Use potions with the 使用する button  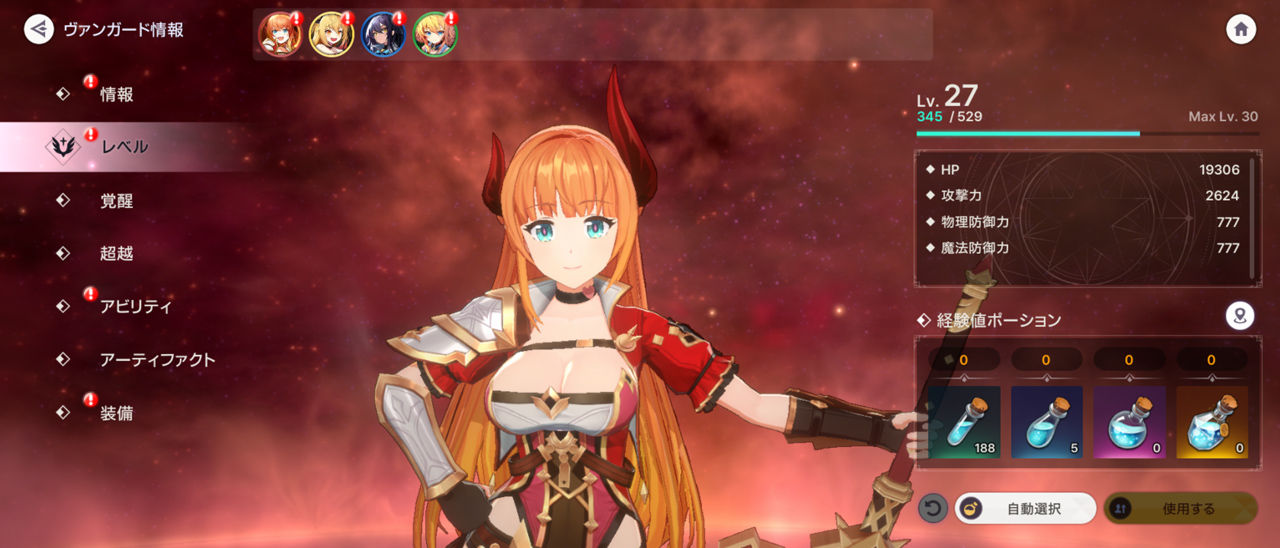click(x=1180, y=509)
